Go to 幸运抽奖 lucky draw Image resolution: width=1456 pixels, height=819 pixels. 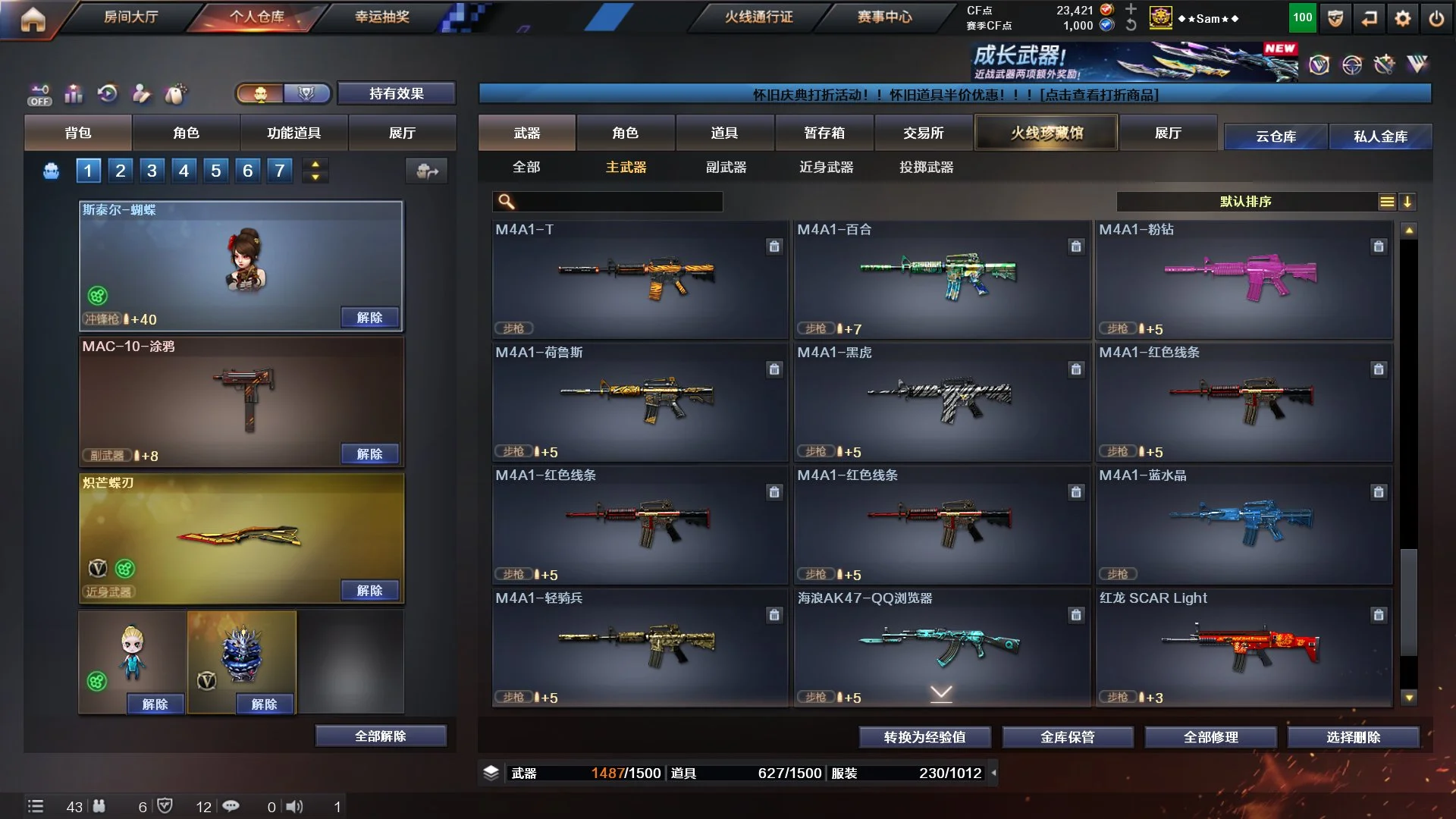pyautogui.click(x=381, y=17)
